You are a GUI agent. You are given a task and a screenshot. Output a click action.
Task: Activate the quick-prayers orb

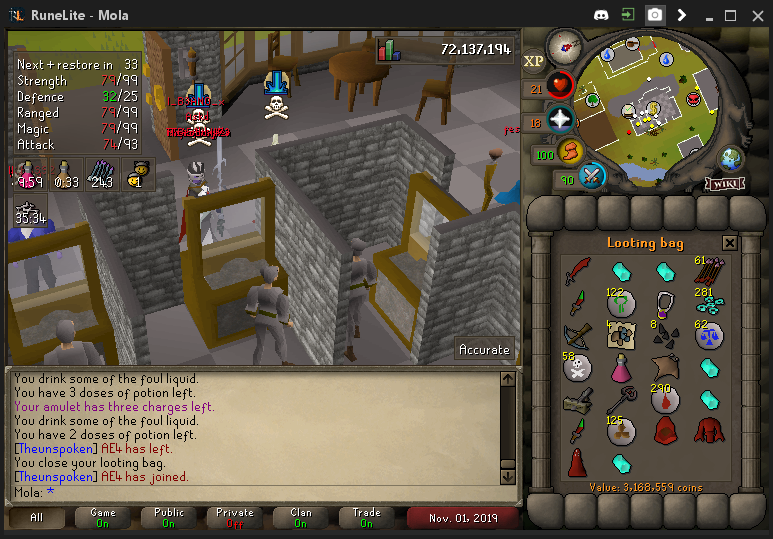pyautogui.click(x=560, y=121)
